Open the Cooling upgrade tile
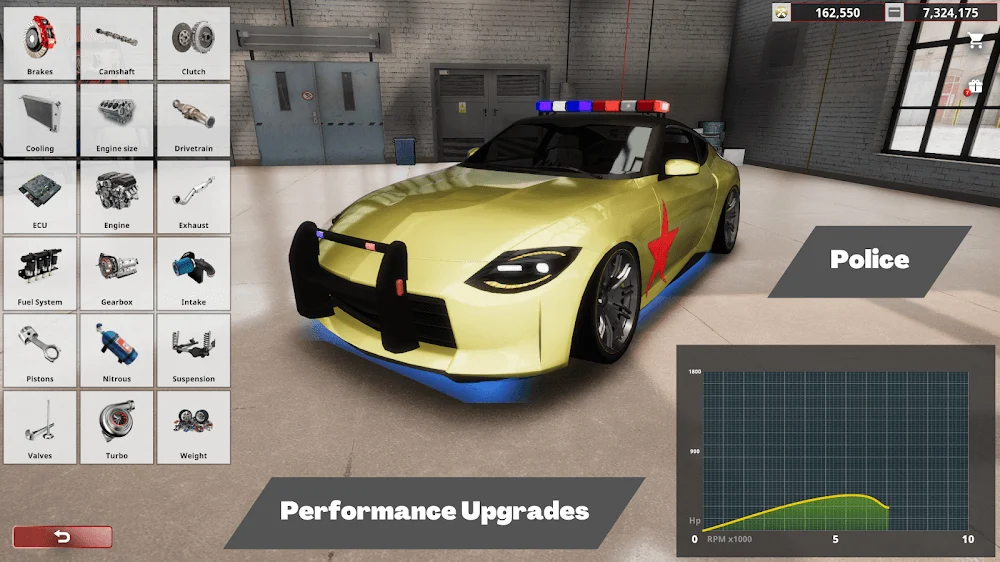 point(40,121)
